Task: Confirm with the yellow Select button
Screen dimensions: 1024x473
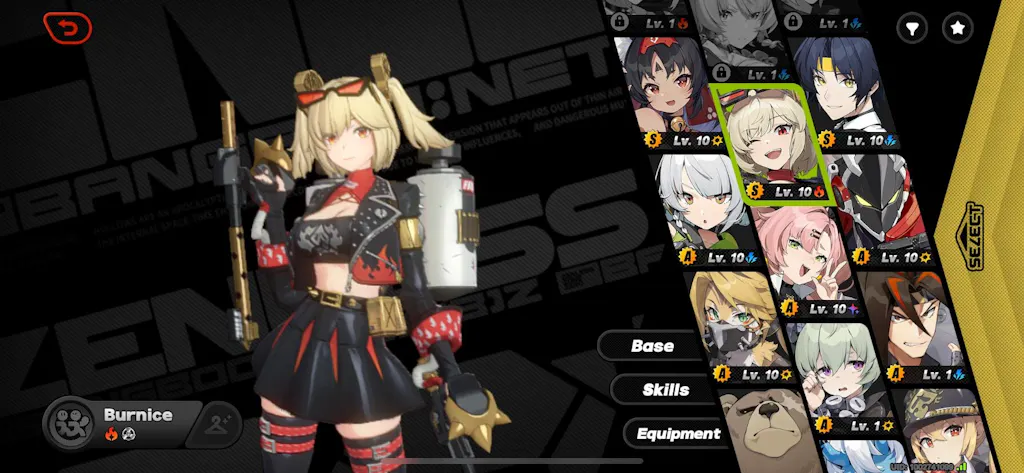Action: click(975, 236)
